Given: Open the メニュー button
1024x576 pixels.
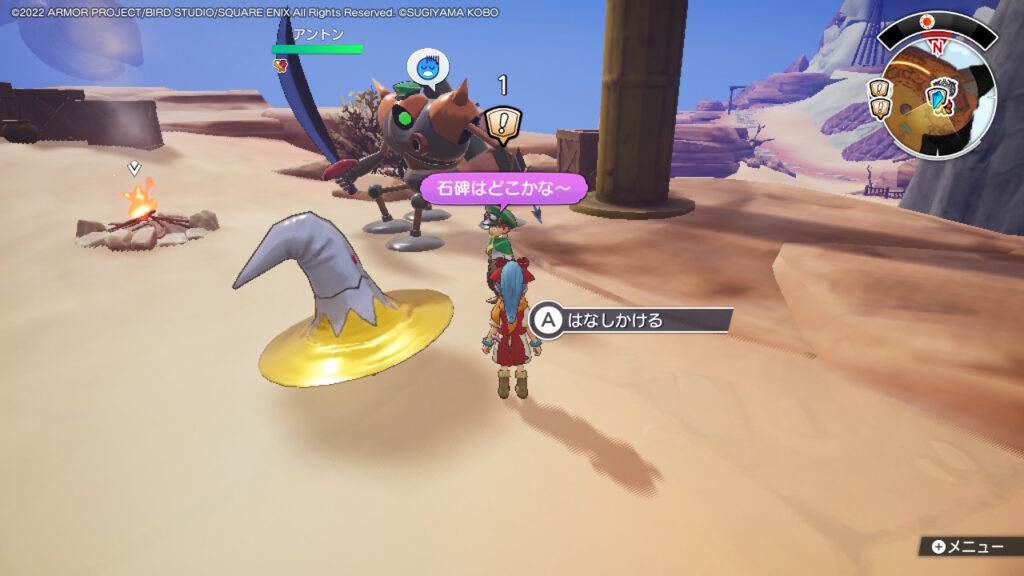Looking at the screenshot, I should (966, 546).
